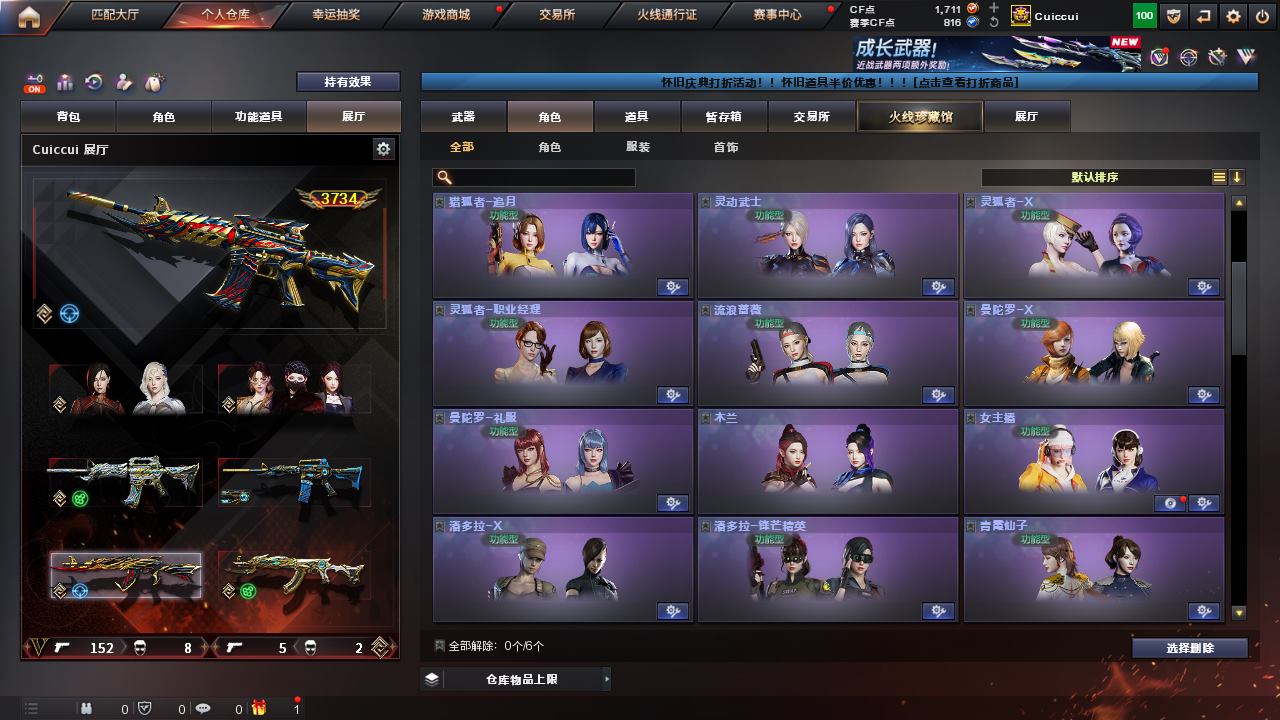Screen dimensions: 1280x720
Task: Open the 火线珍藏馆 collection tab
Action: pos(920,117)
